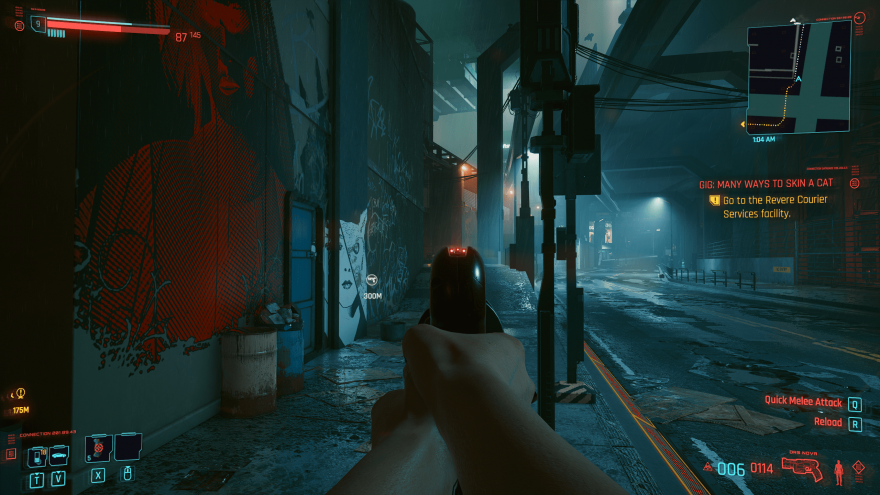880x495 pixels.
Task: Use the consumable inhaler slot
Action: [x=98, y=447]
